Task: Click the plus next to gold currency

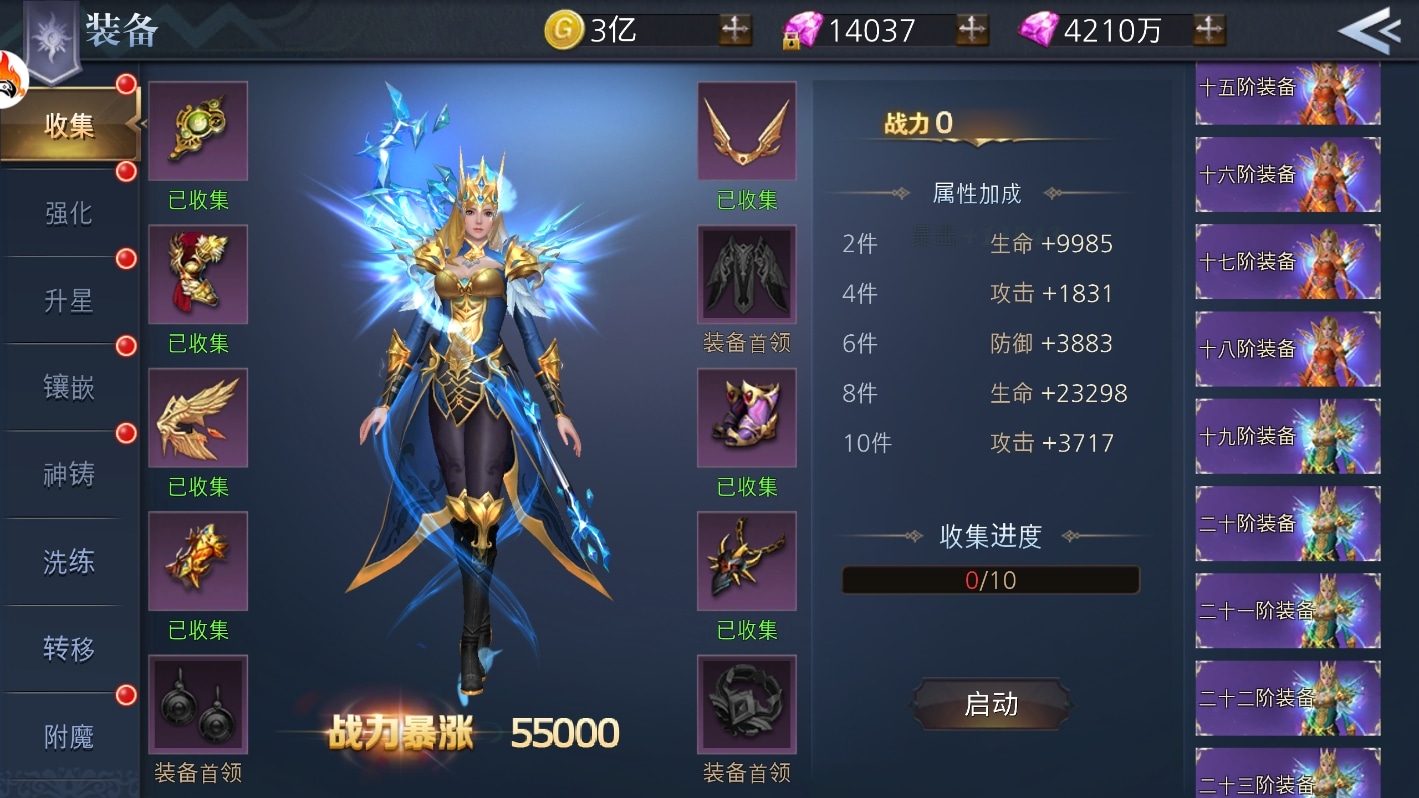Action: coord(736,29)
